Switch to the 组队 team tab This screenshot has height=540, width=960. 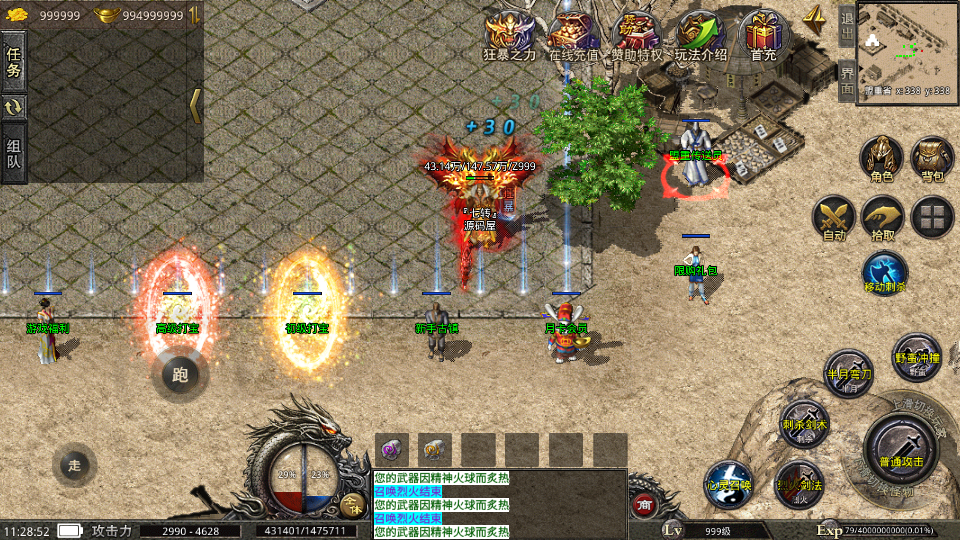click(x=14, y=154)
